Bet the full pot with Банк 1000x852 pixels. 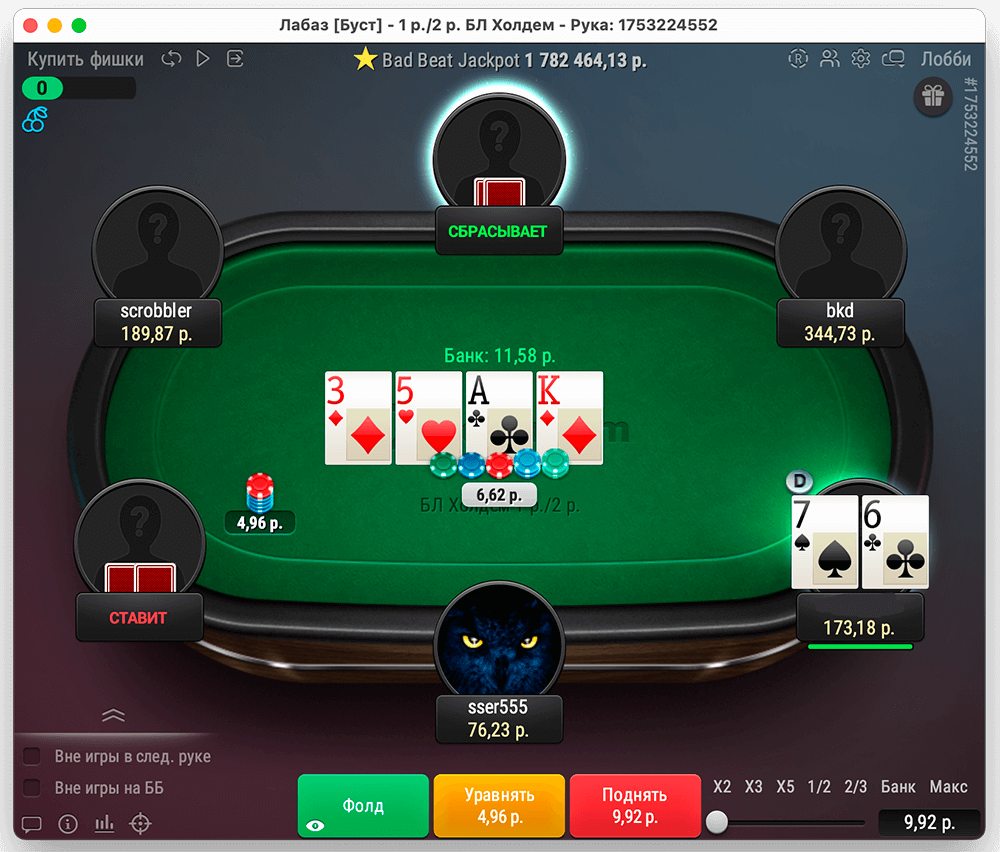pos(898,787)
